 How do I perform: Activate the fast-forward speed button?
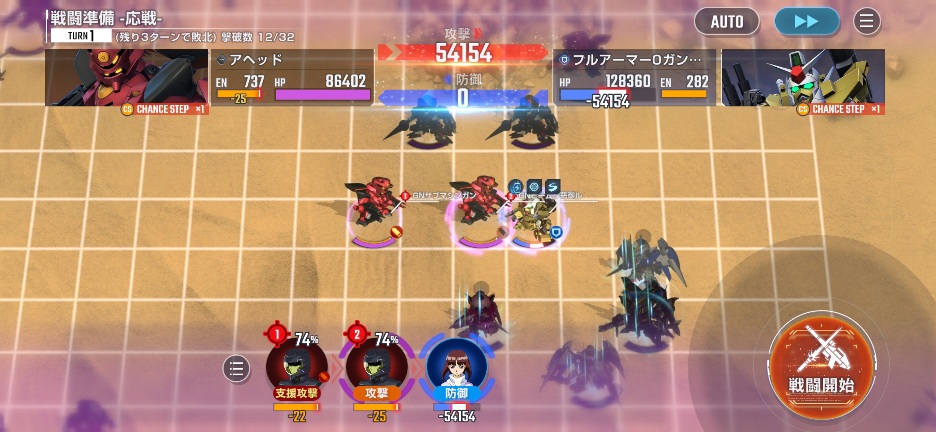pyautogui.click(x=806, y=21)
